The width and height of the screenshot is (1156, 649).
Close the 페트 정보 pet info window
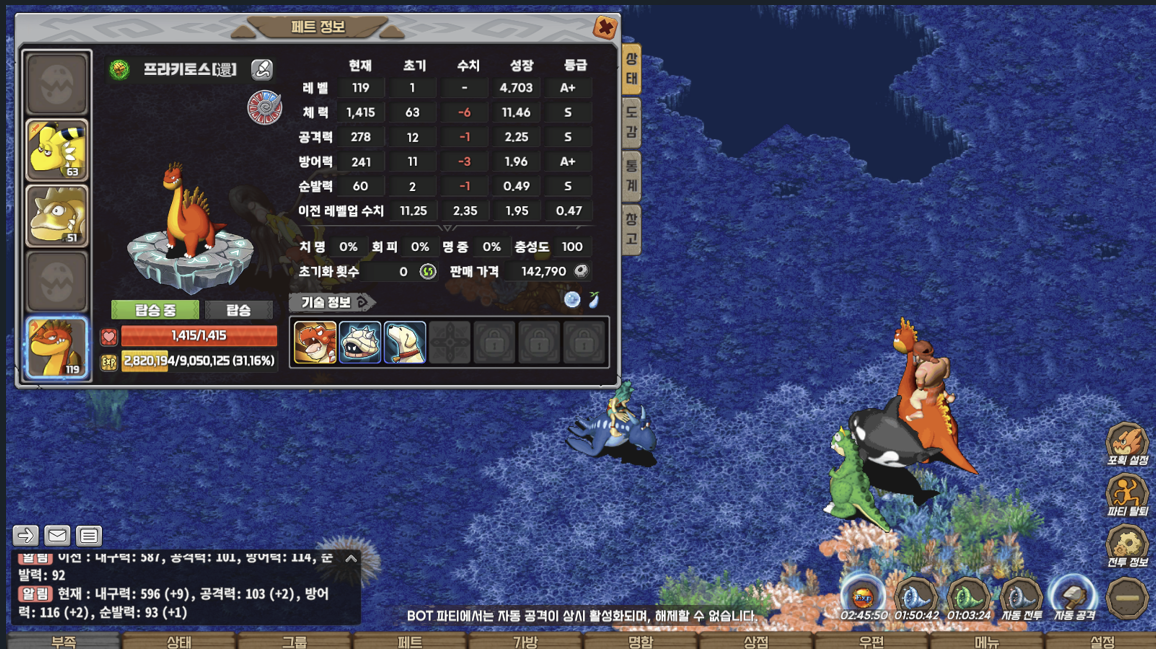pyautogui.click(x=604, y=28)
